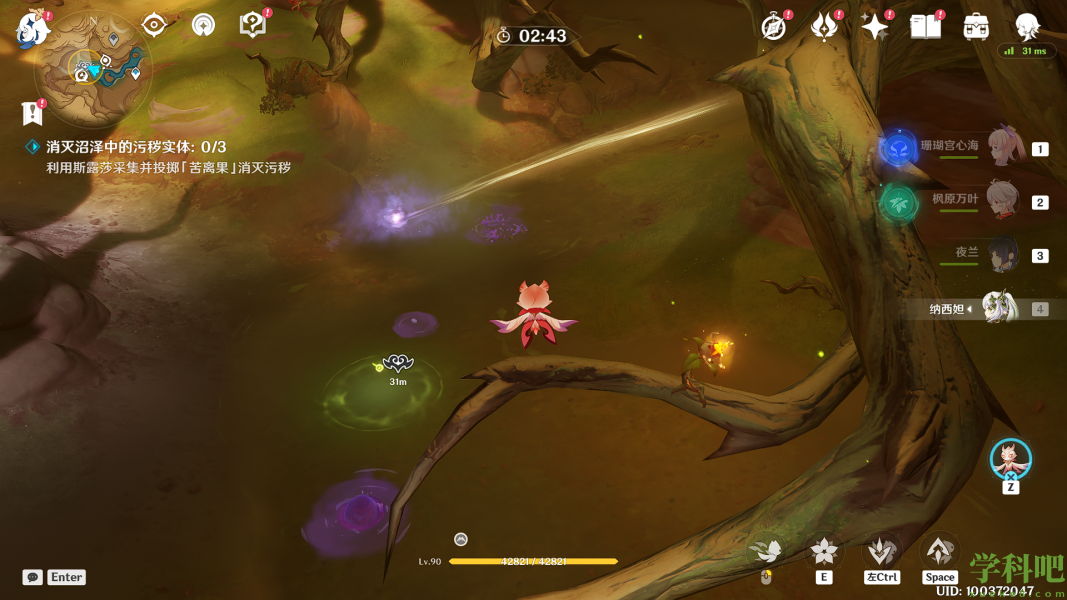Open the map from the minimap

[94, 70]
